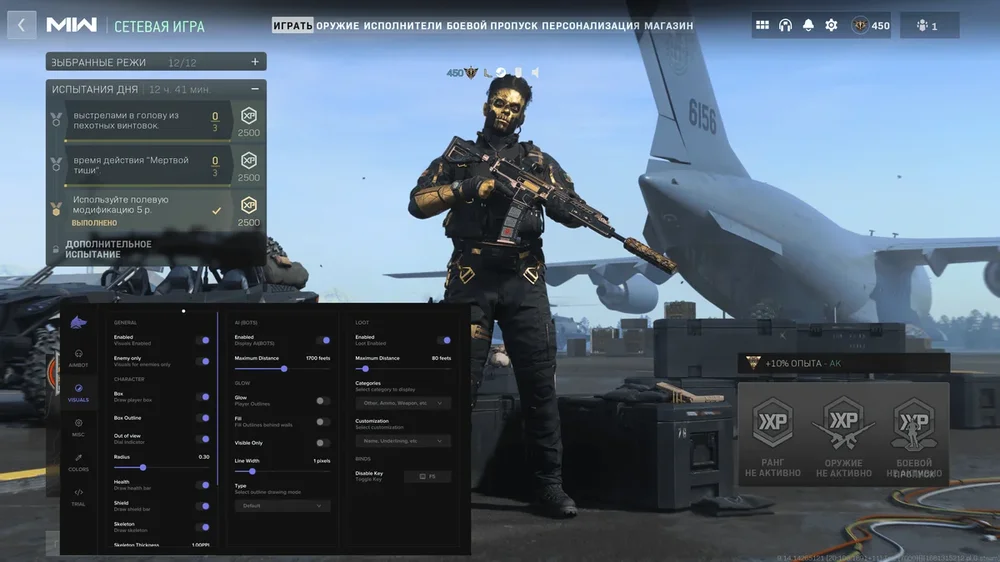Viewport: 1000px width, 562px height.
Task: Open the БОЕВОЙ ПРОПУСК tab
Action: [x=492, y=25]
